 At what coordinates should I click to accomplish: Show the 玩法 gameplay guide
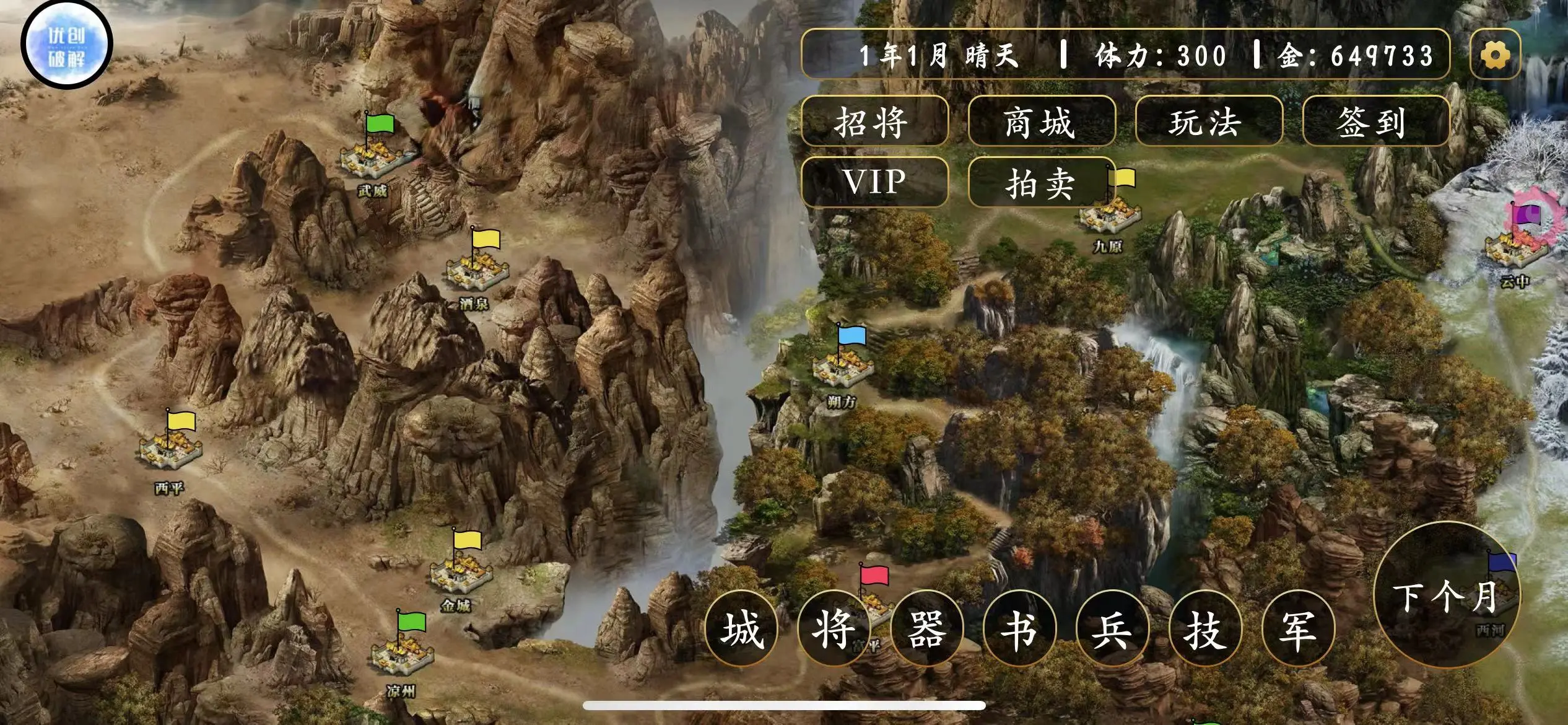click(1208, 121)
